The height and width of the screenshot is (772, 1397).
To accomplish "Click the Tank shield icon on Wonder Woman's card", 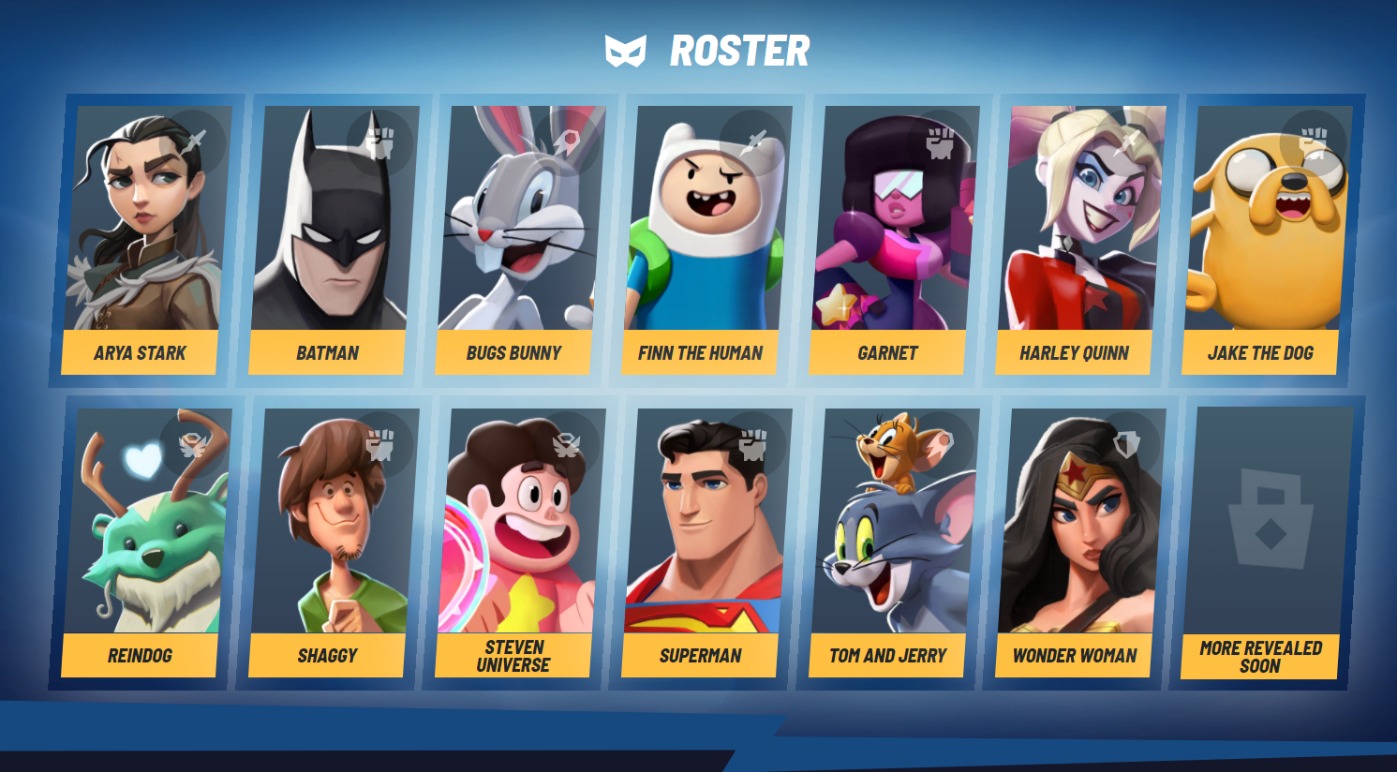I will 1124,440.
